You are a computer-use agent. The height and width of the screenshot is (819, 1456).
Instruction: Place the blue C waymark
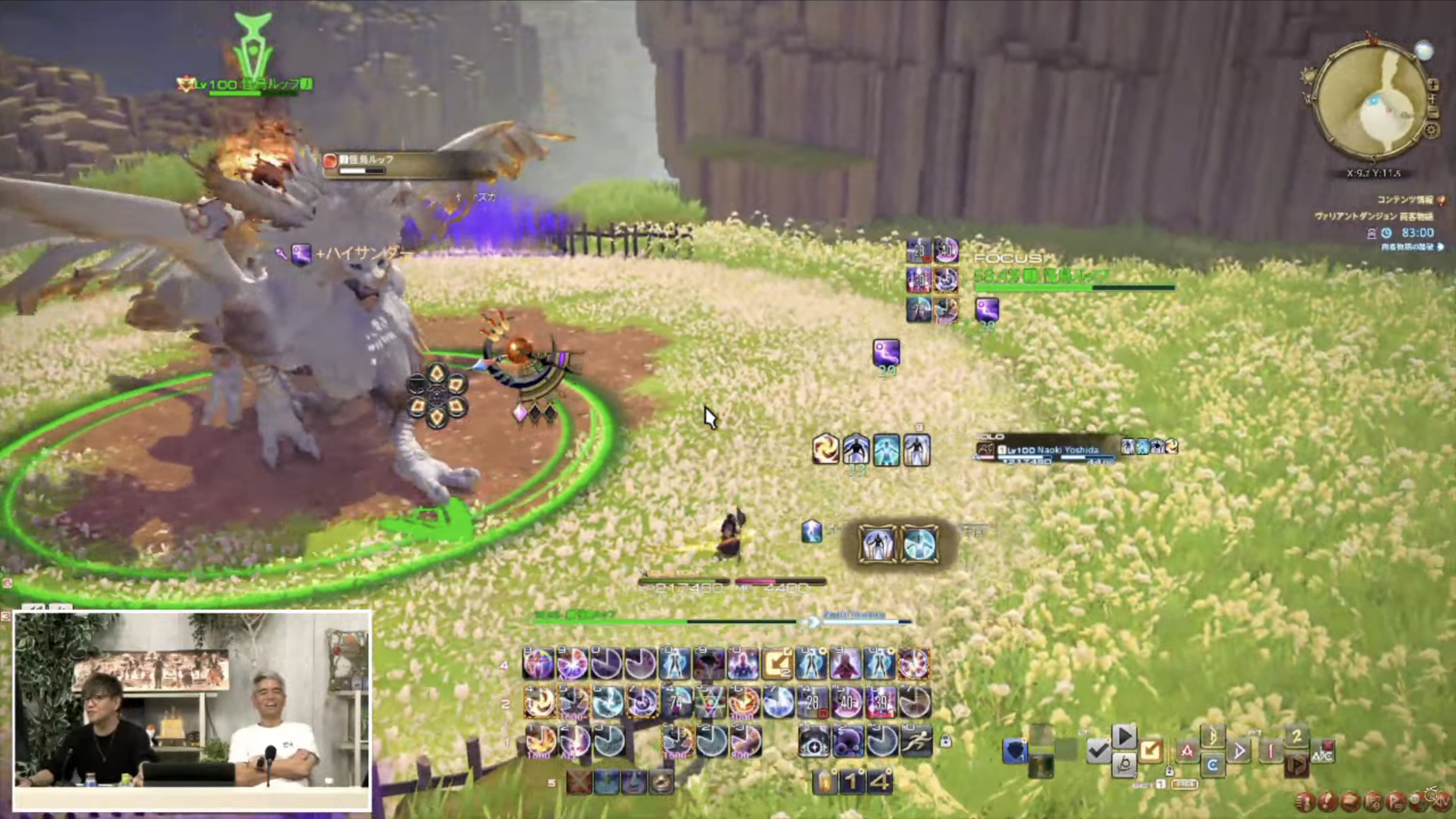[1212, 765]
